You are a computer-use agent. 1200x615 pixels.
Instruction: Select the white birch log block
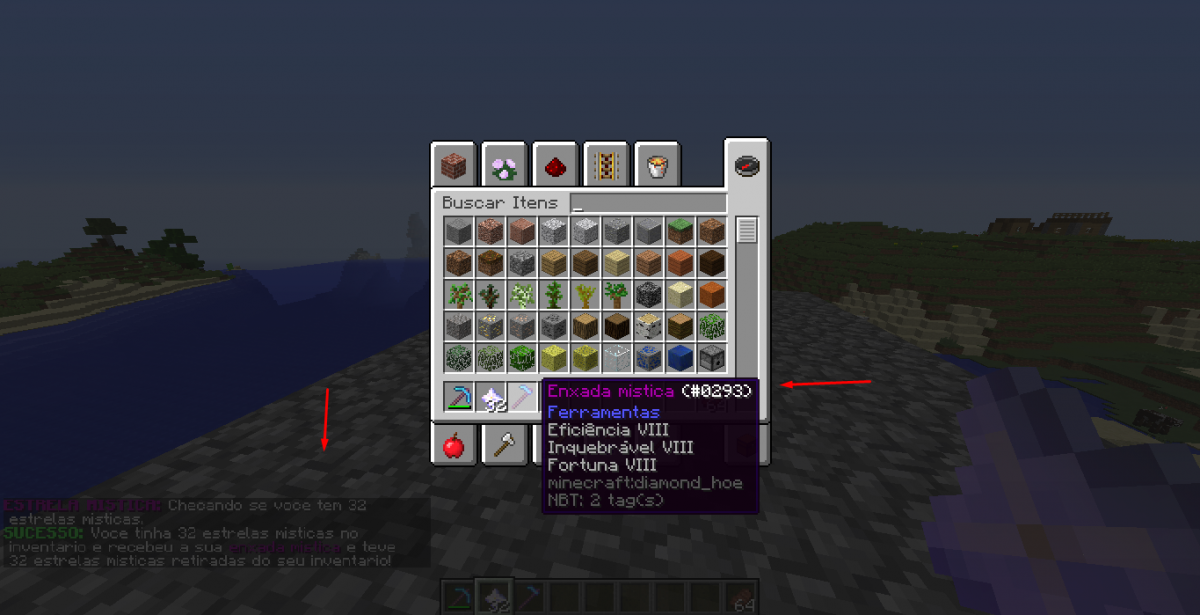click(x=649, y=326)
